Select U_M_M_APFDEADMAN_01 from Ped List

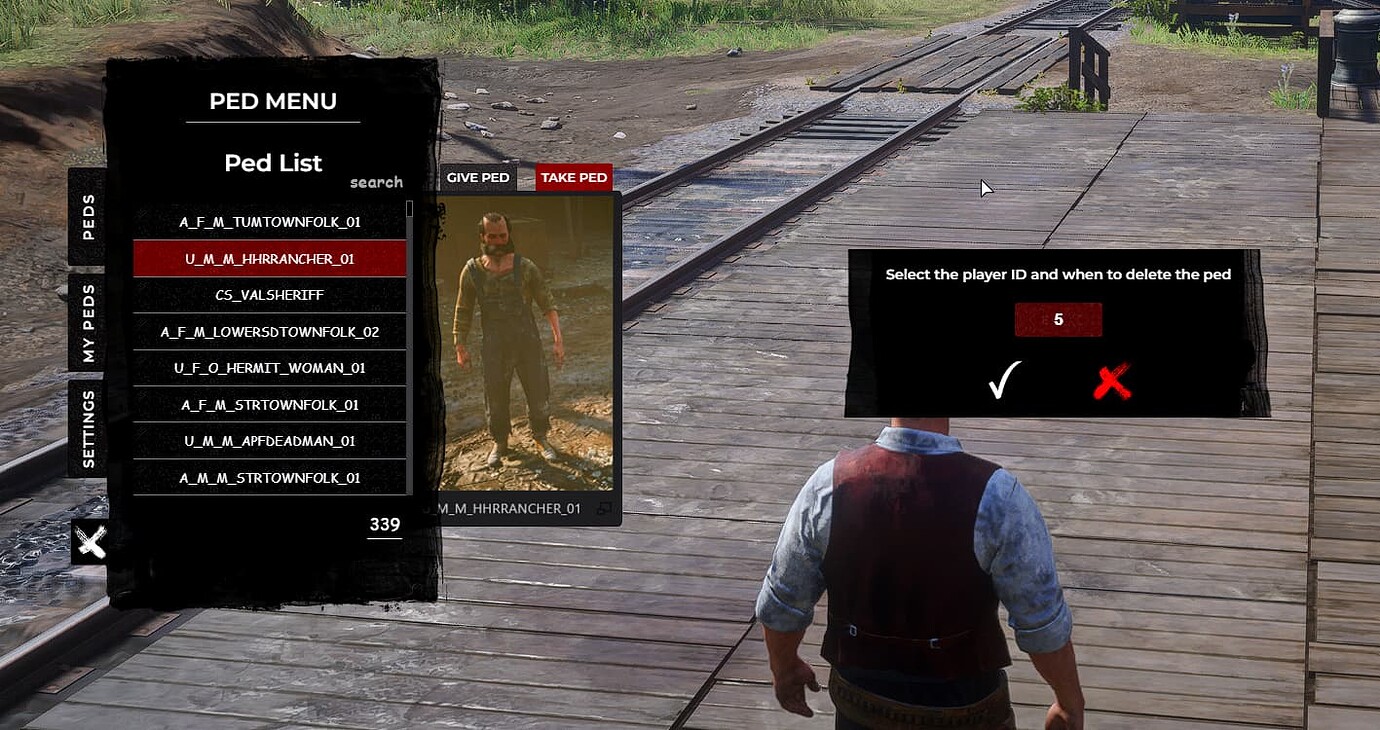click(x=269, y=441)
